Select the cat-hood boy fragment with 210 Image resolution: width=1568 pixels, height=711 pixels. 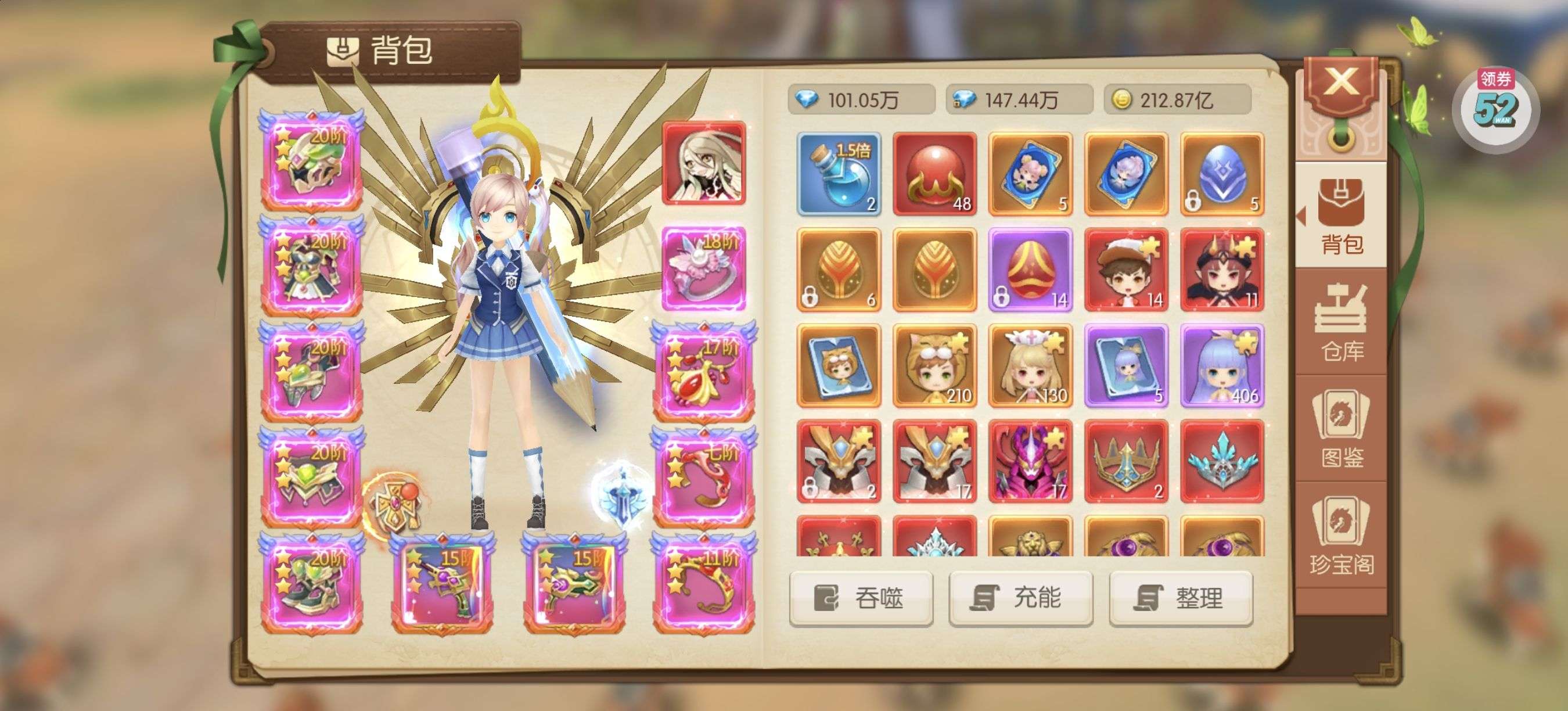(934, 365)
